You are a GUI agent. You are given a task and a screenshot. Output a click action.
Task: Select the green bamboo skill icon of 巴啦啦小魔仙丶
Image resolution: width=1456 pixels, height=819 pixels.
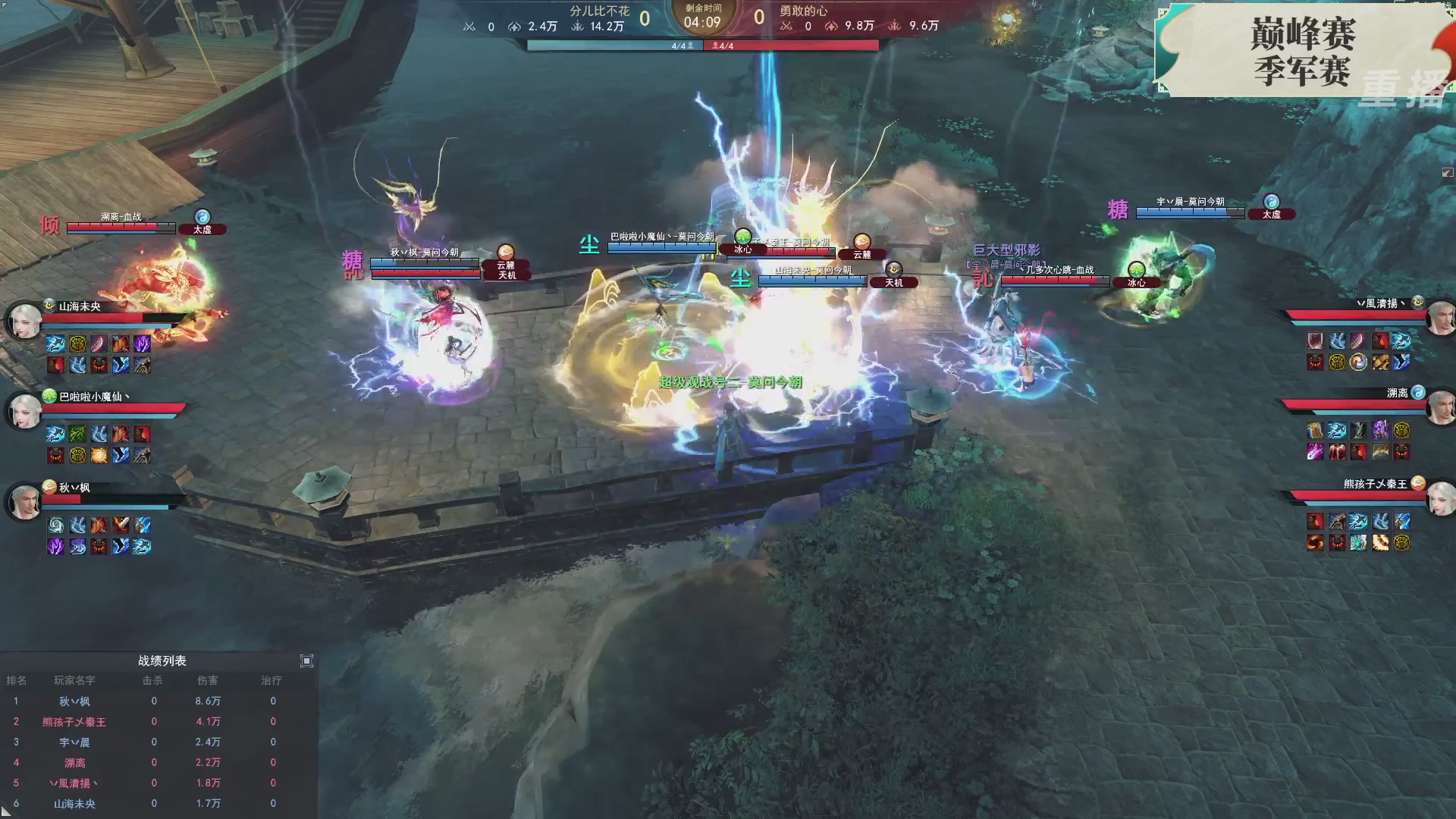click(x=77, y=434)
